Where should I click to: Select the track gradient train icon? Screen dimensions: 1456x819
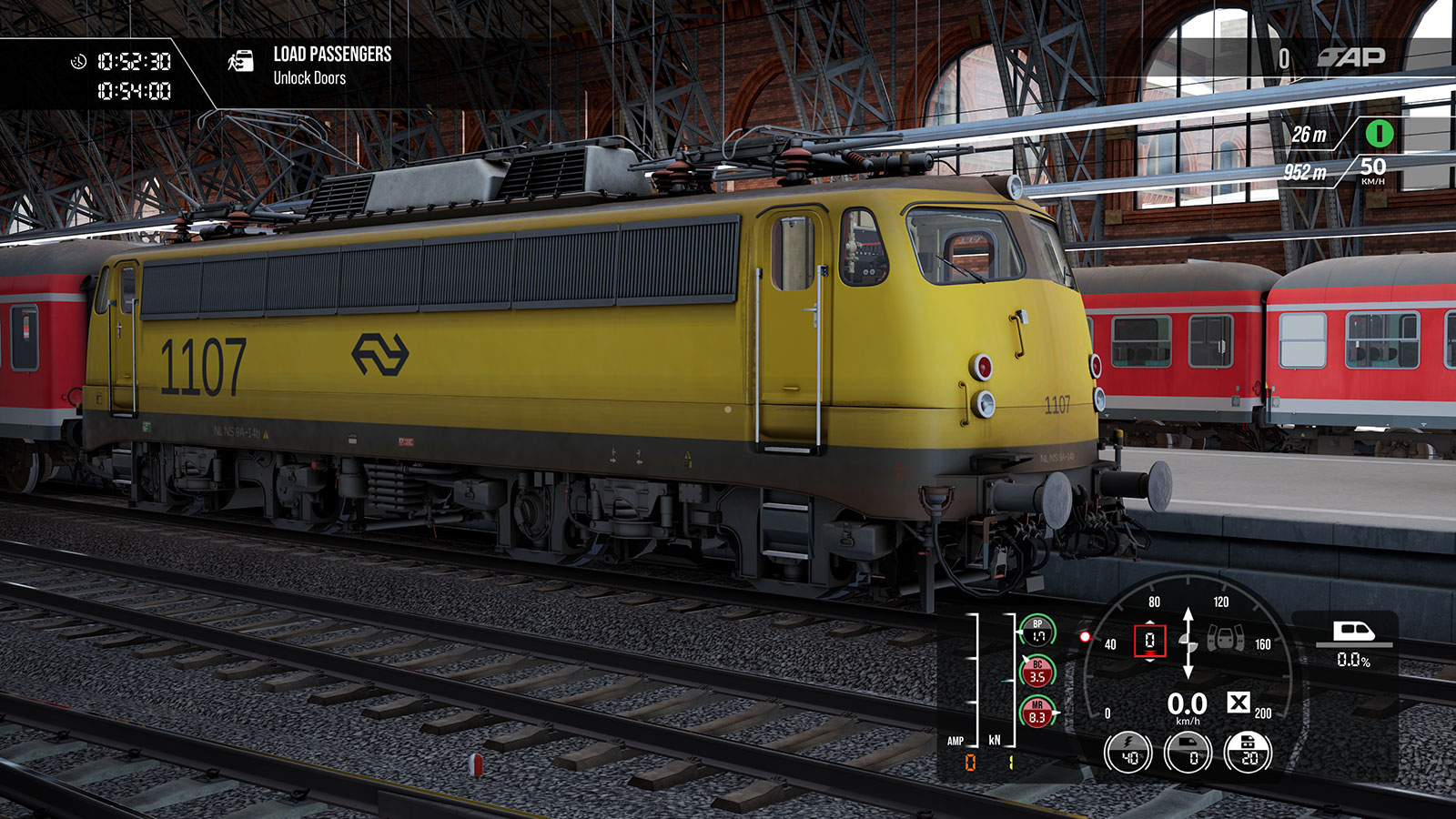coord(1352,632)
